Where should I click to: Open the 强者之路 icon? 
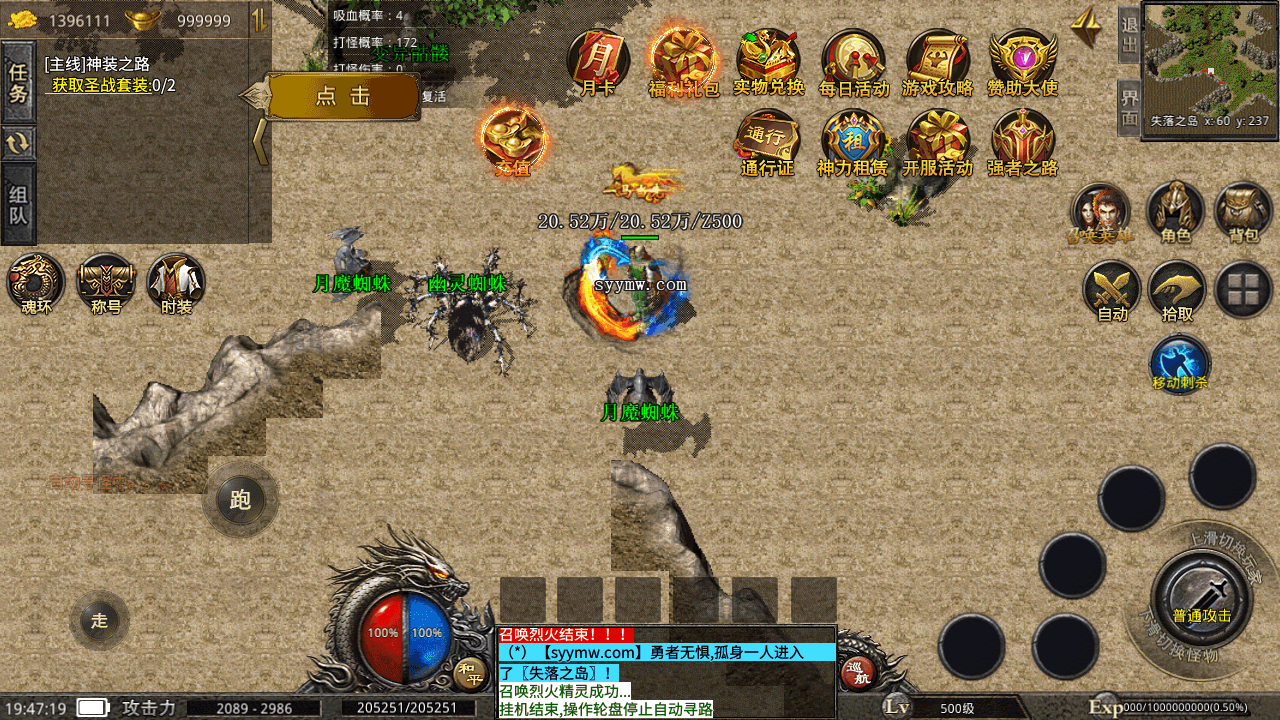(1022, 141)
